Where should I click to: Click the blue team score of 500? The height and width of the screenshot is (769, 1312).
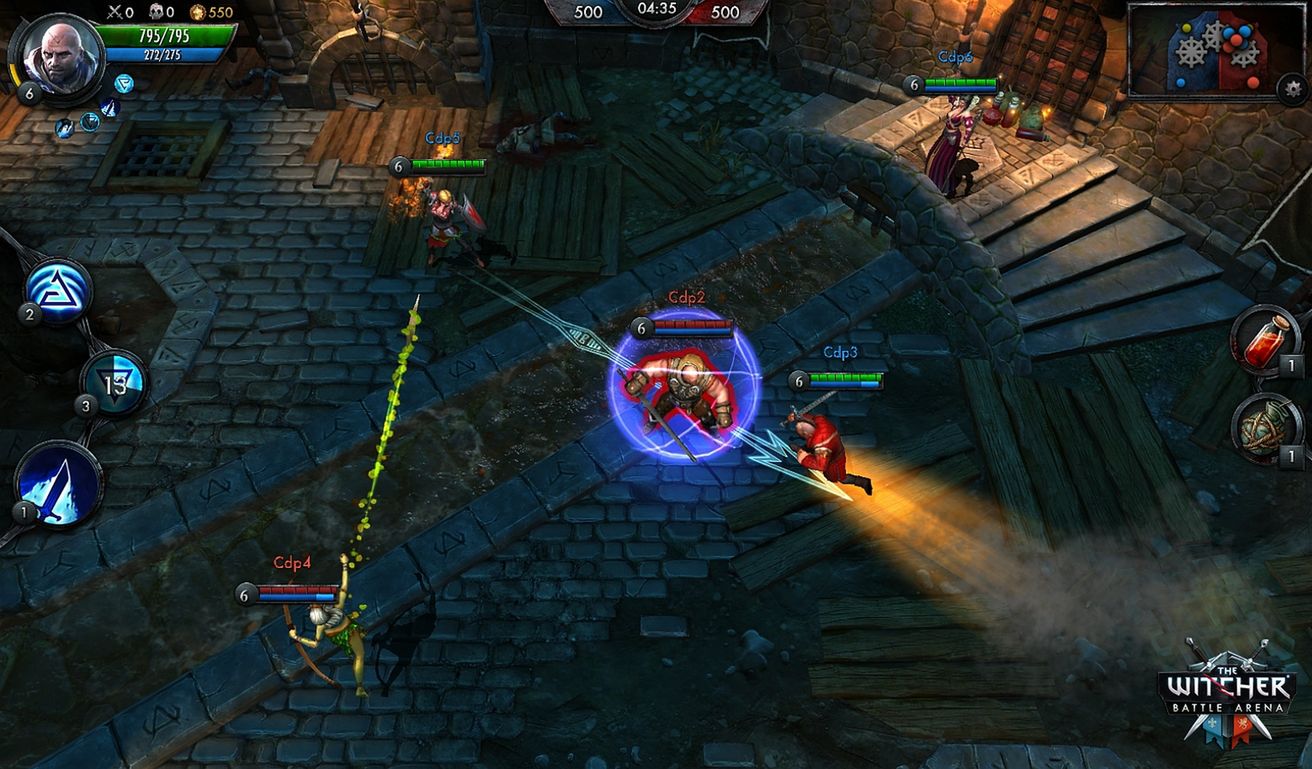(x=589, y=13)
